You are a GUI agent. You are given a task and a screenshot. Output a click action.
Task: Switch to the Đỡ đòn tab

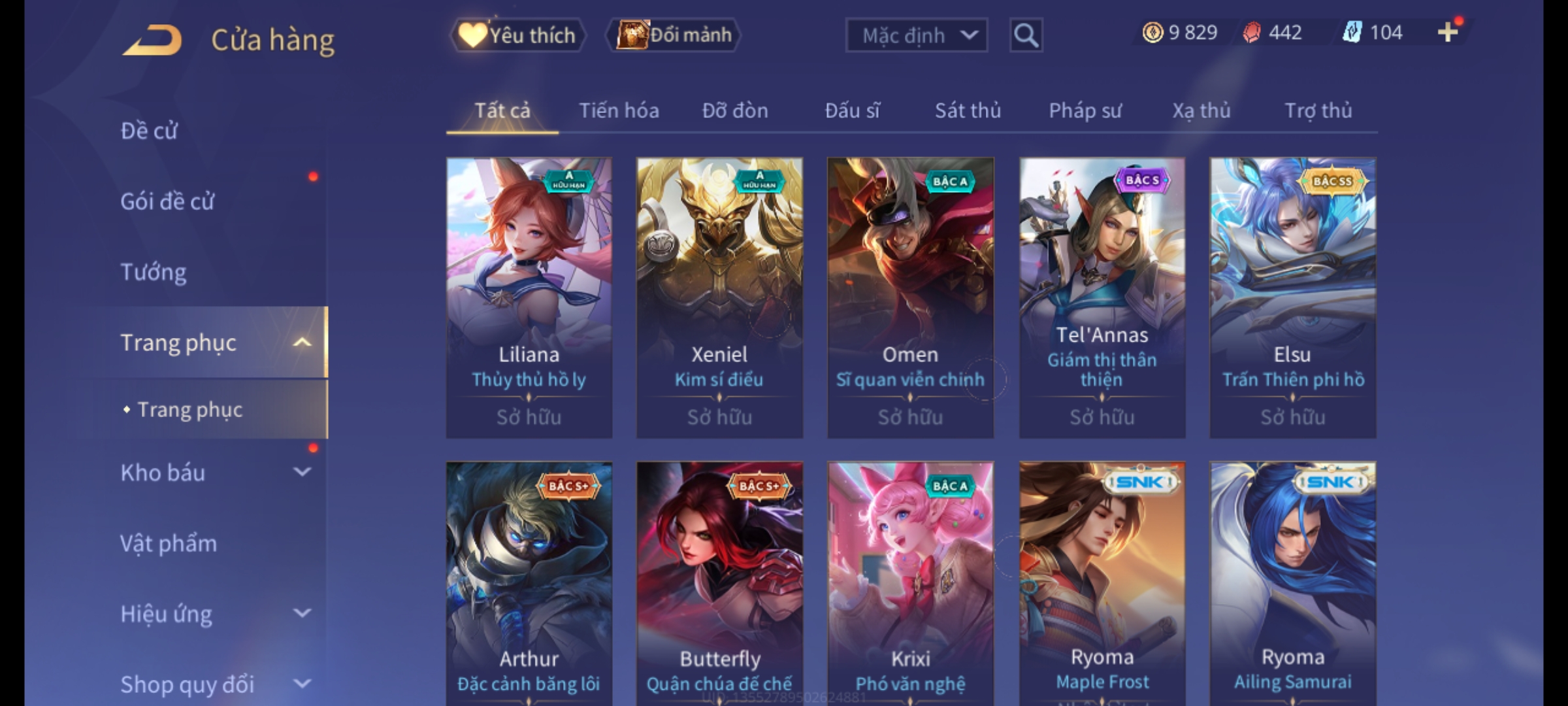point(735,110)
